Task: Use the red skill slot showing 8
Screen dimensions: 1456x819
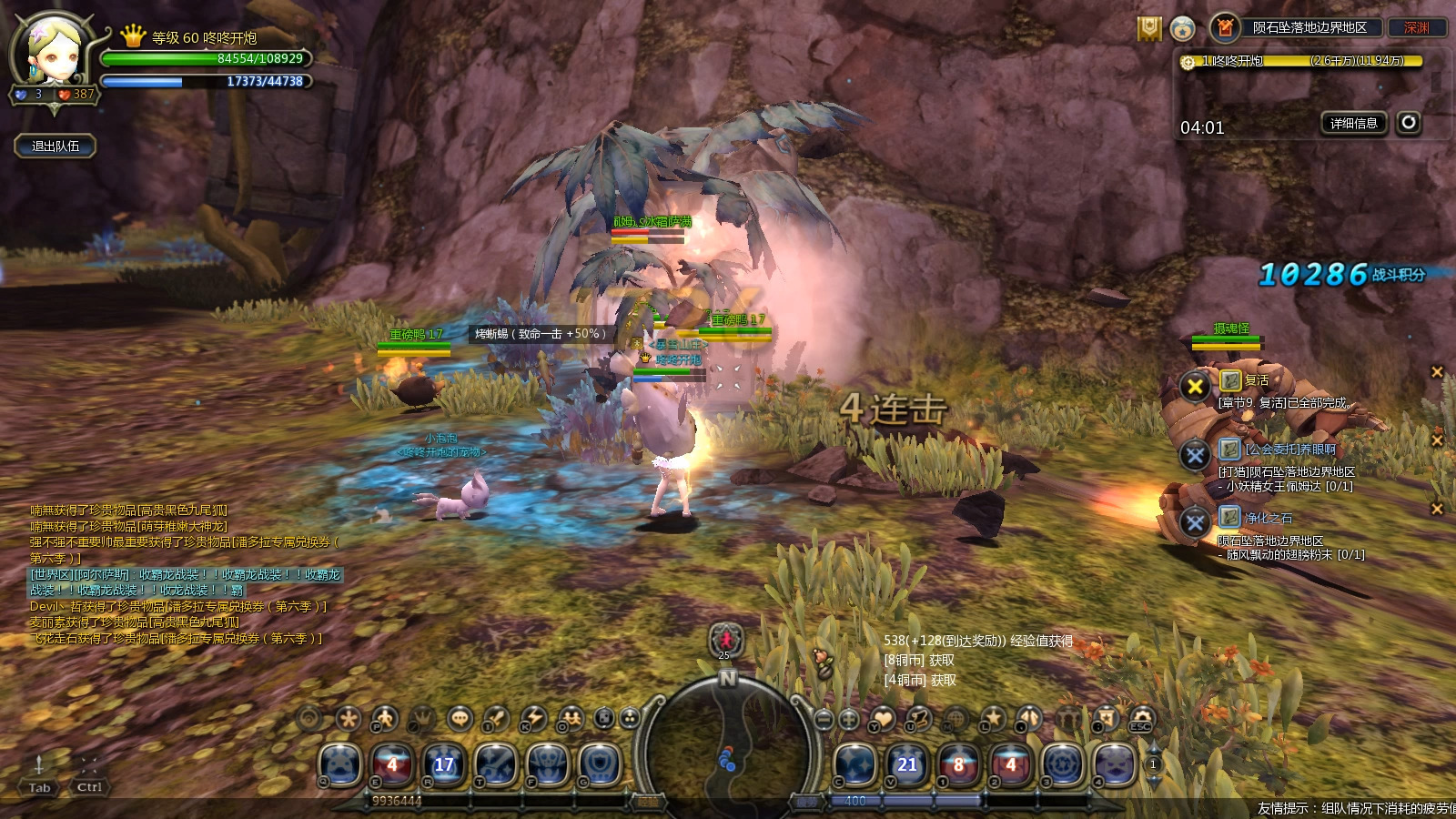Action: pos(958,764)
